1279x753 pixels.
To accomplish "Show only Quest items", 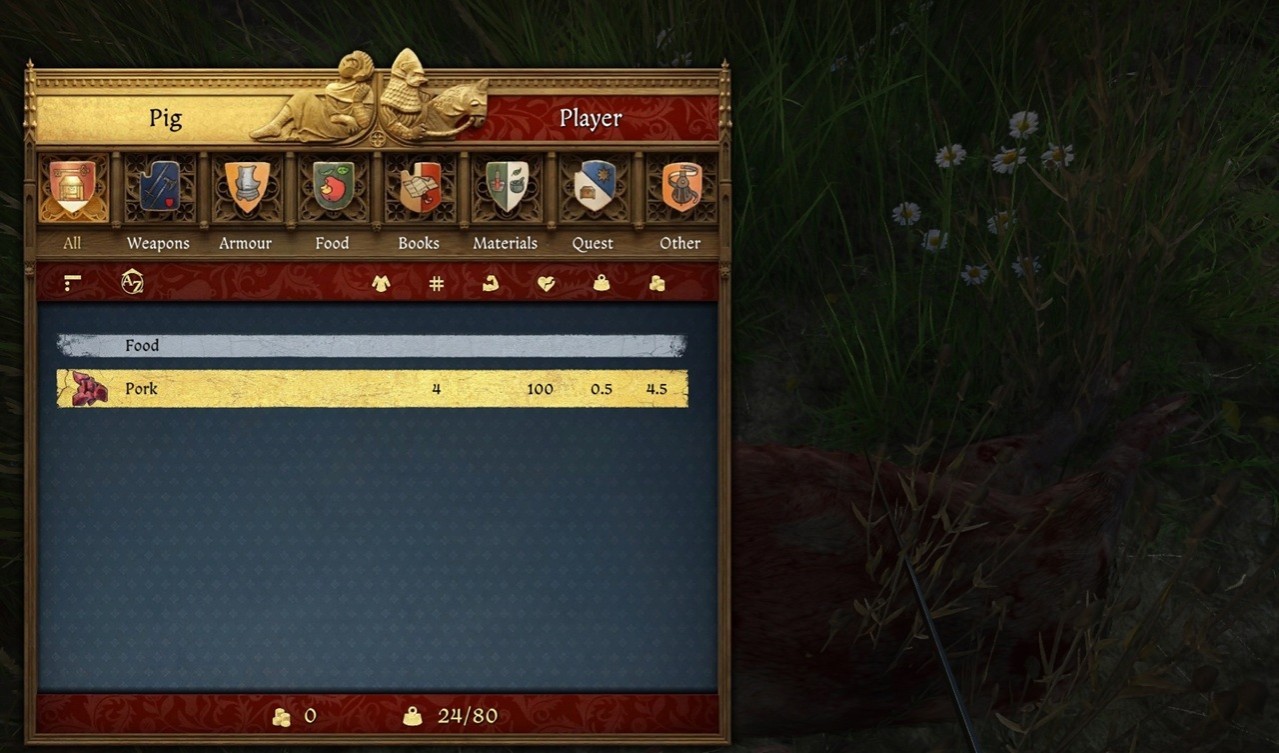I will point(593,188).
